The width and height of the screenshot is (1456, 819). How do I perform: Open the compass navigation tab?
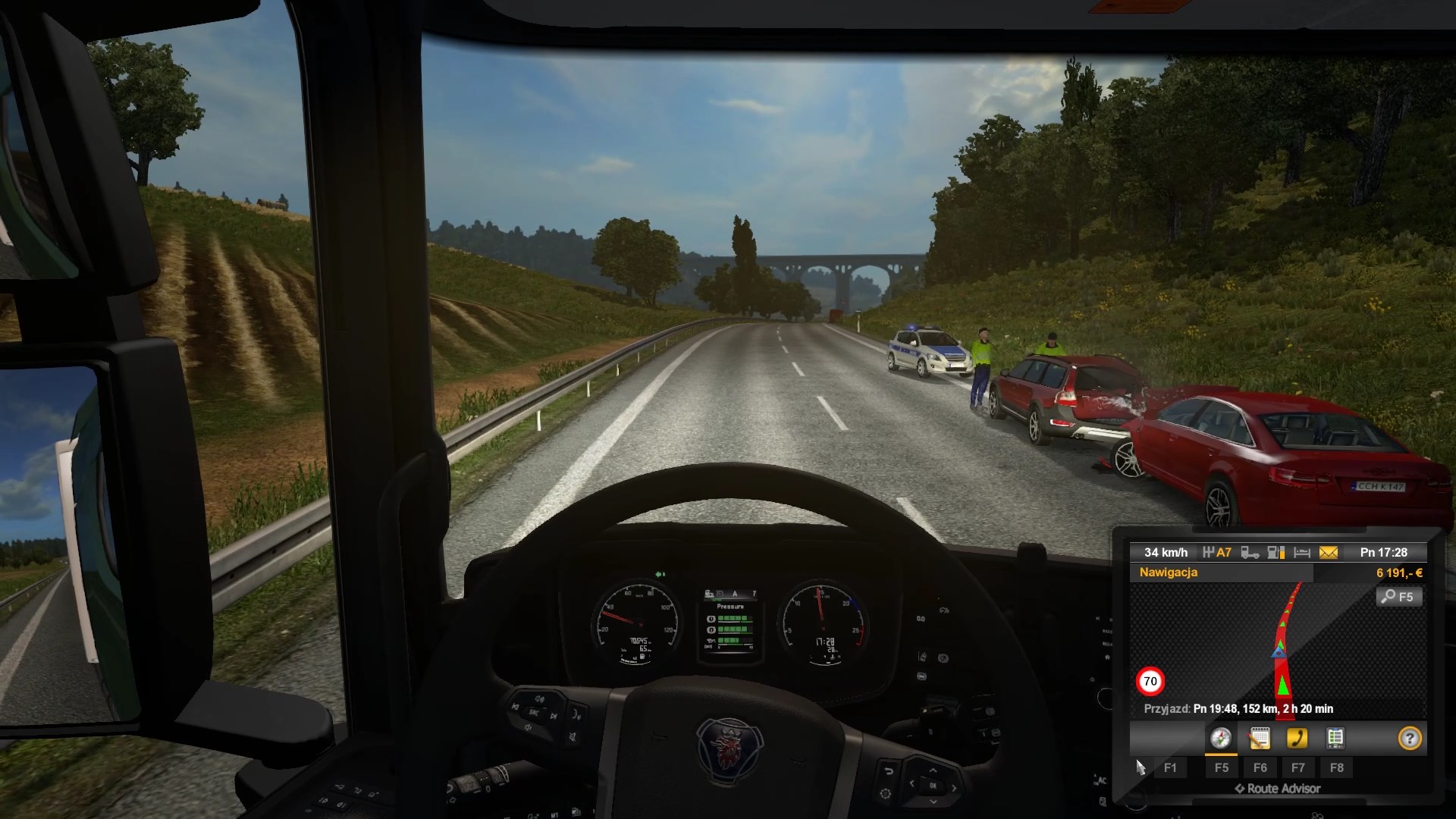(x=1220, y=739)
